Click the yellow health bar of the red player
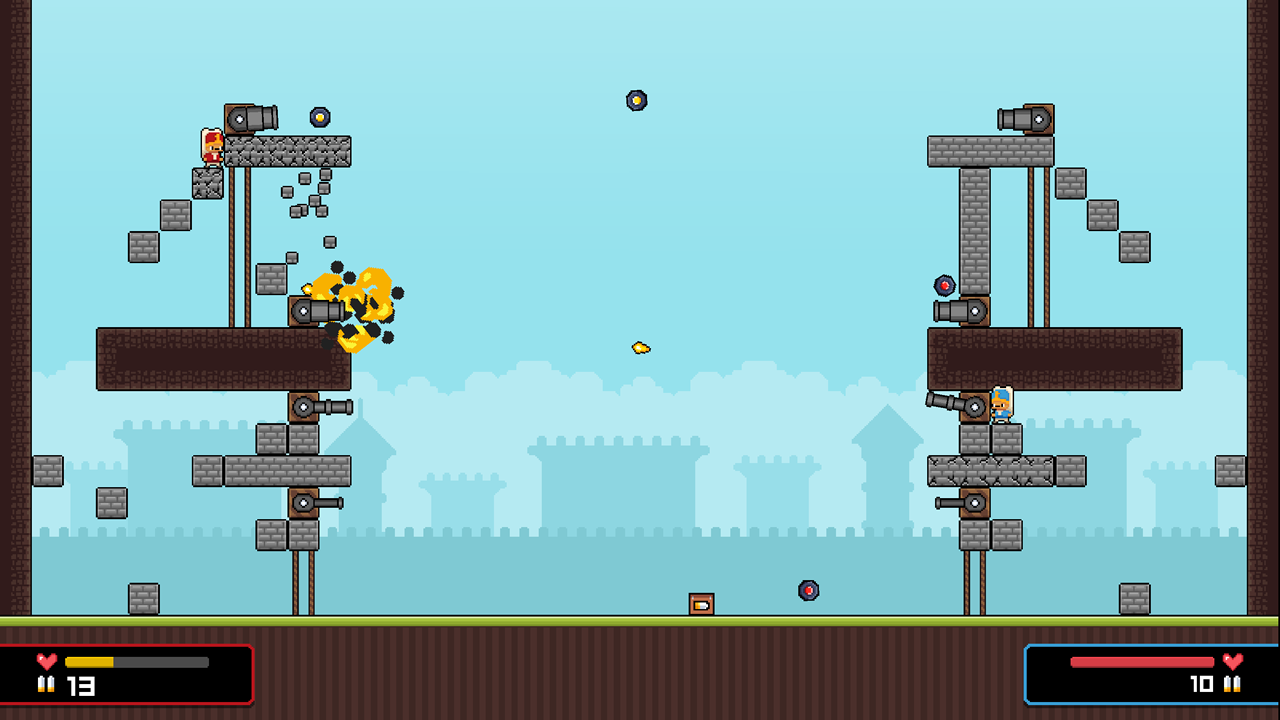The width and height of the screenshot is (1280, 720). pos(90,661)
